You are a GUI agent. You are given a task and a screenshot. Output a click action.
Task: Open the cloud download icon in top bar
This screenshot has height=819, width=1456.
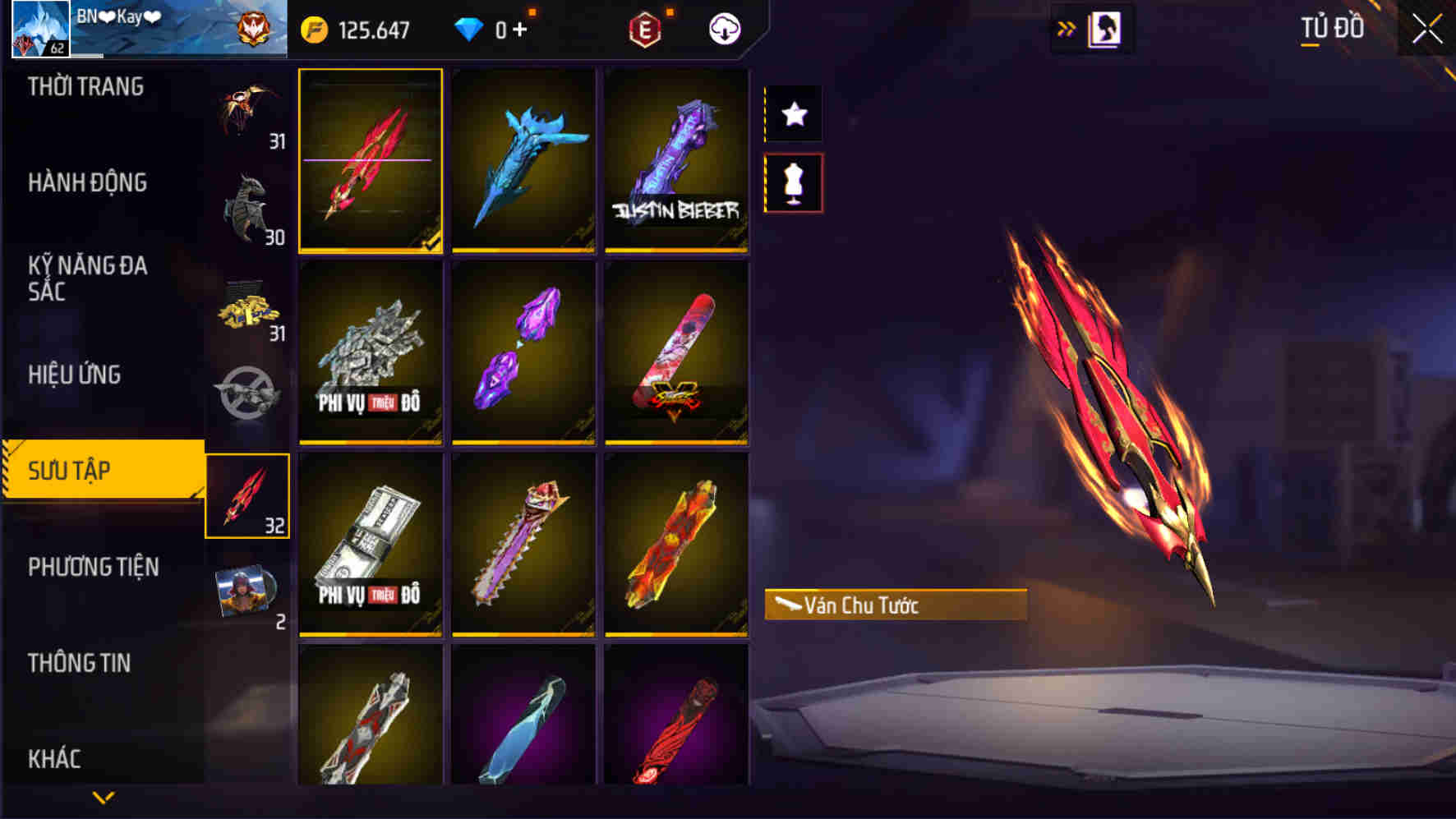(x=721, y=27)
